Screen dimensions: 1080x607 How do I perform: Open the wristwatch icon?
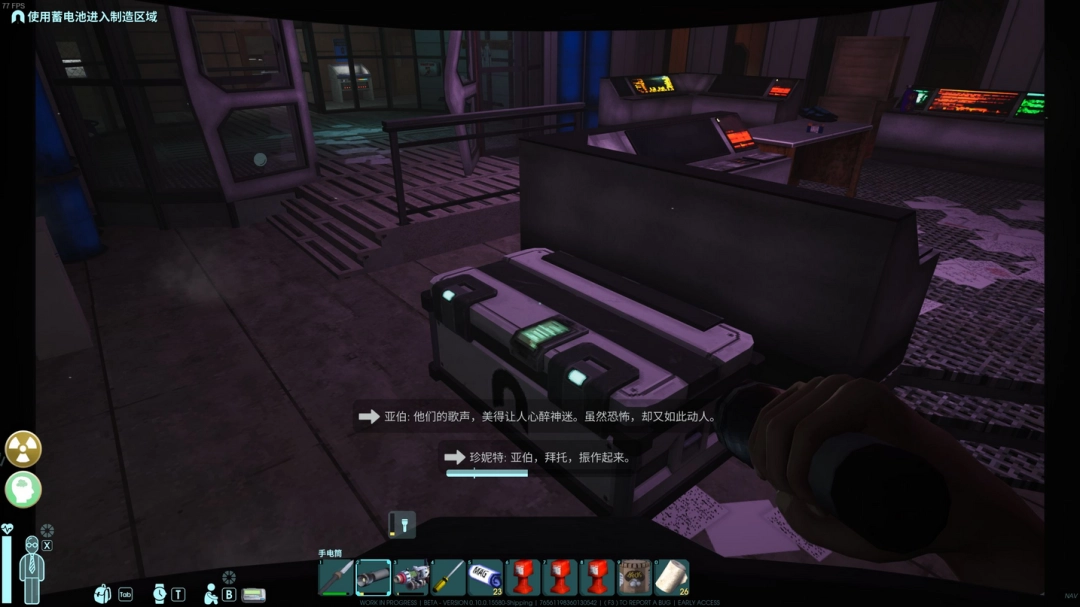click(160, 593)
